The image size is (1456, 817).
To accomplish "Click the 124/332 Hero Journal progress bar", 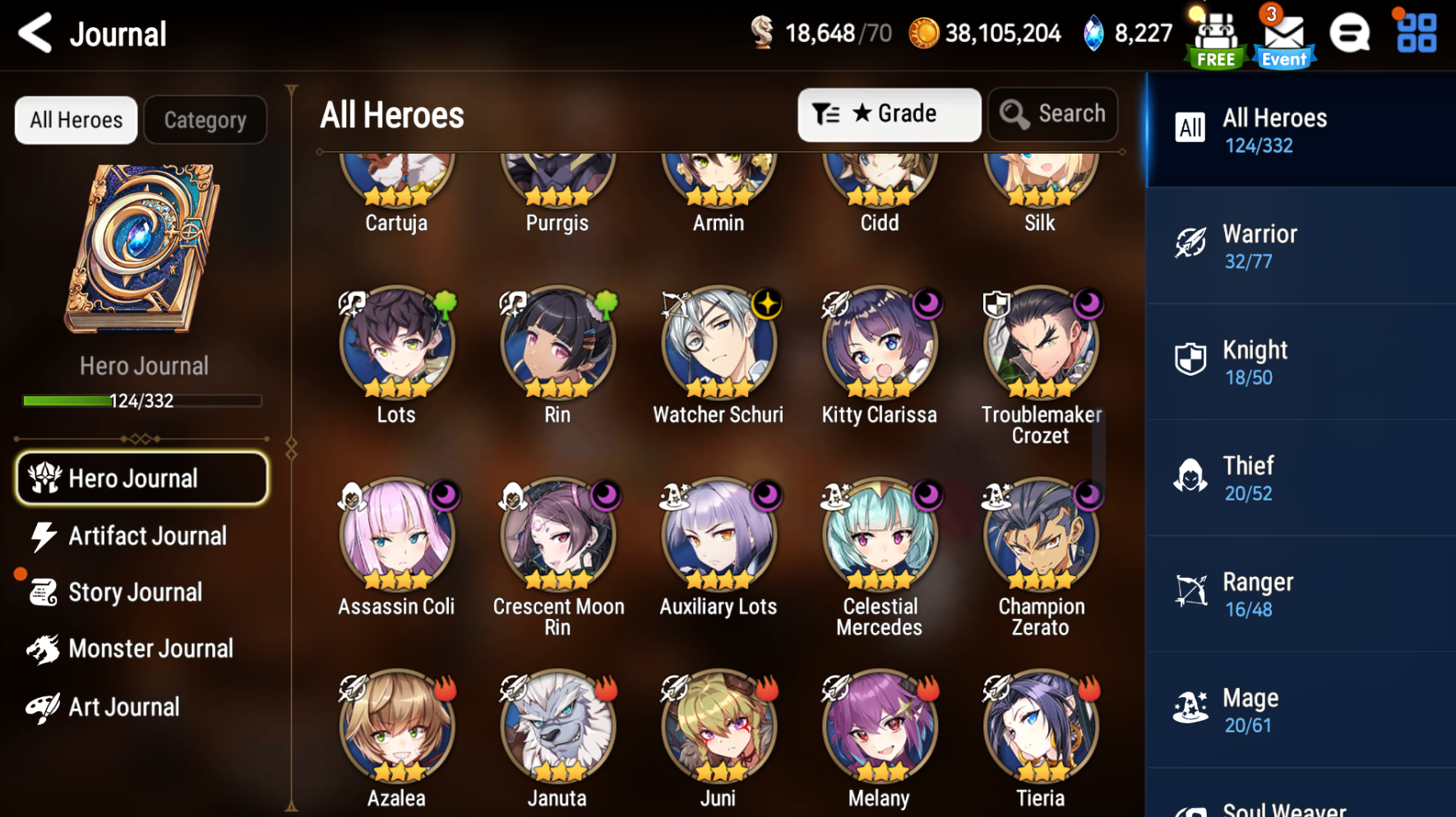I will pos(141,400).
